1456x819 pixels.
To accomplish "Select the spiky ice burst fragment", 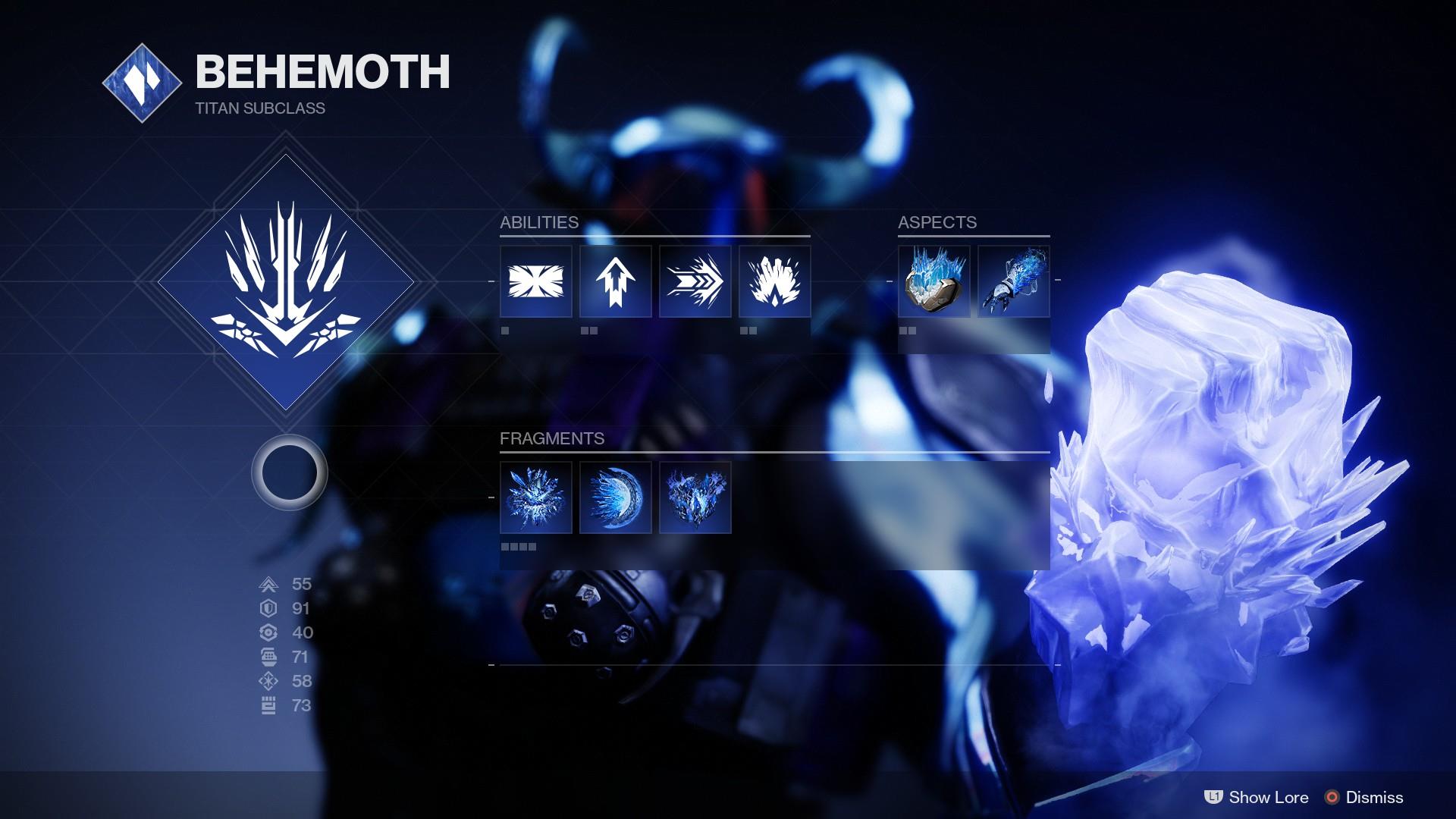I will coord(536,497).
